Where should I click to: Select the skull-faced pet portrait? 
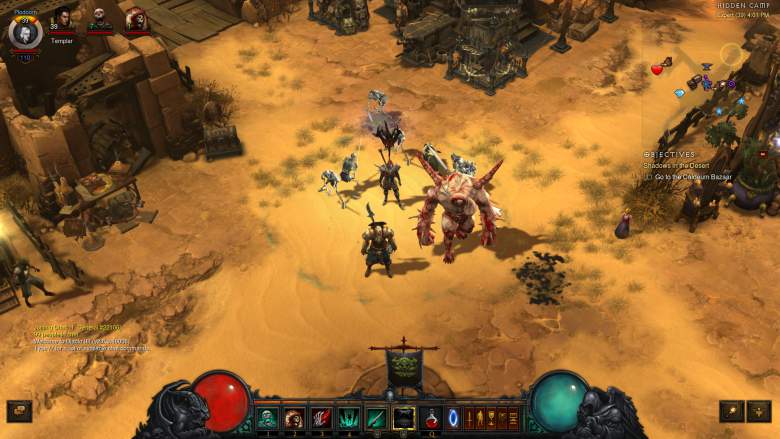pos(99,19)
